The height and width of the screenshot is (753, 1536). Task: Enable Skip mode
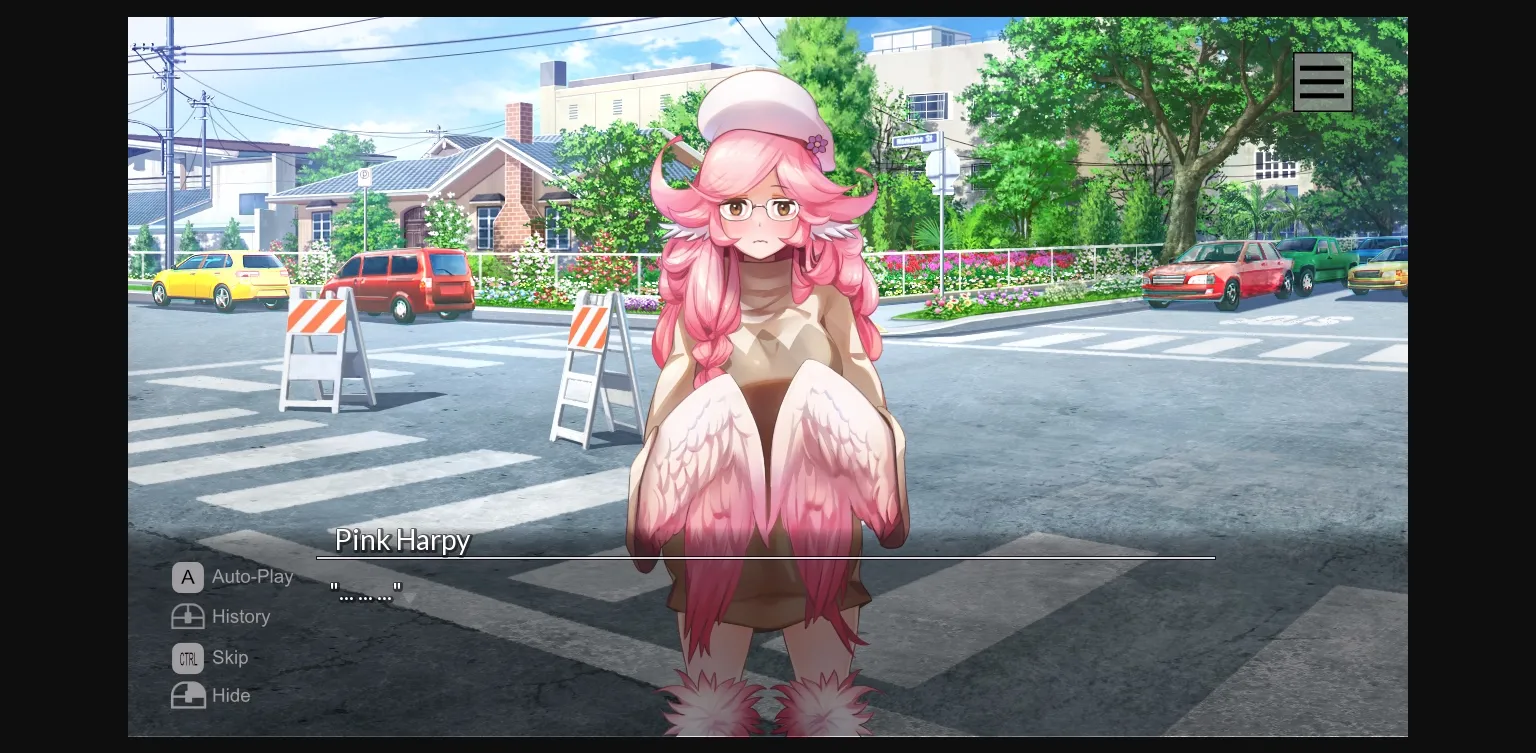click(x=211, y=658)
